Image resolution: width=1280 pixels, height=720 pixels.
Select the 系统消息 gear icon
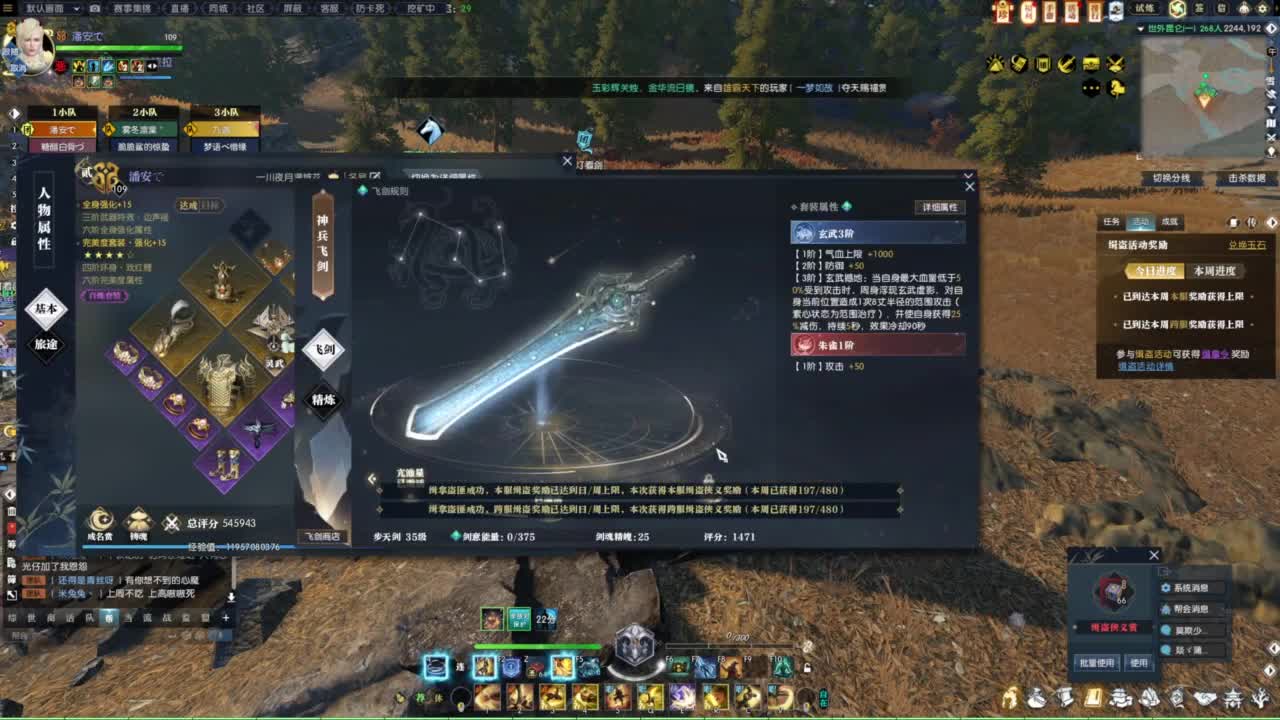(1166, 588)
